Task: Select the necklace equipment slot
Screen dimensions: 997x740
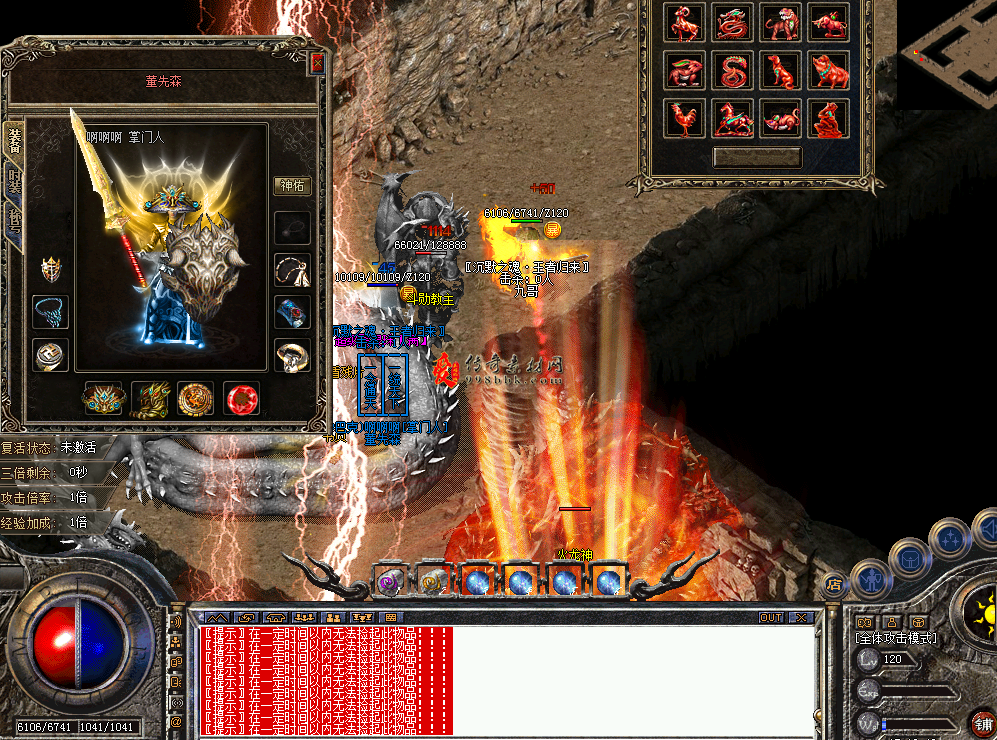Action: pyautogui.click(x=291, y=270)
